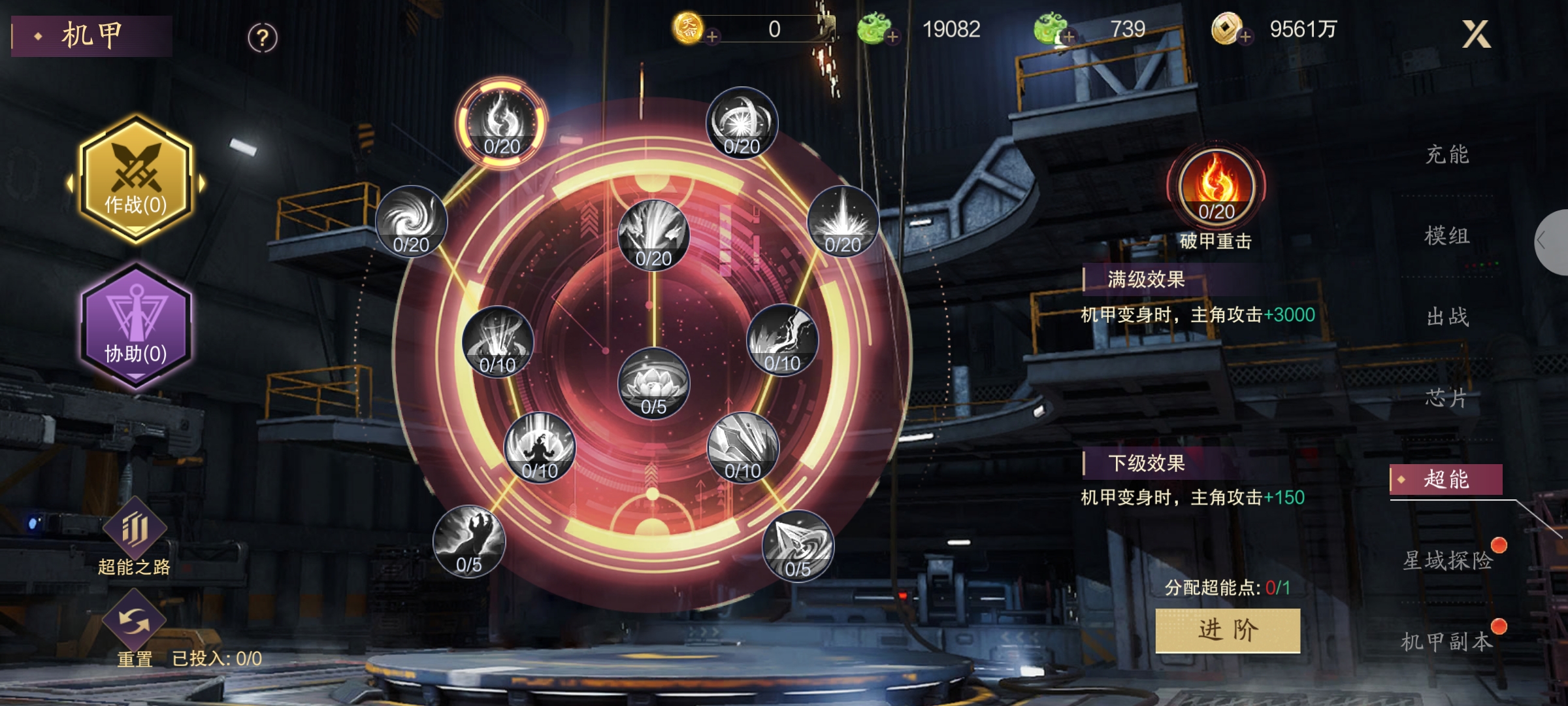The image size is (1568, 706).
Task: Tap the 进阶 advance button
Action: tap(1228, 630)
